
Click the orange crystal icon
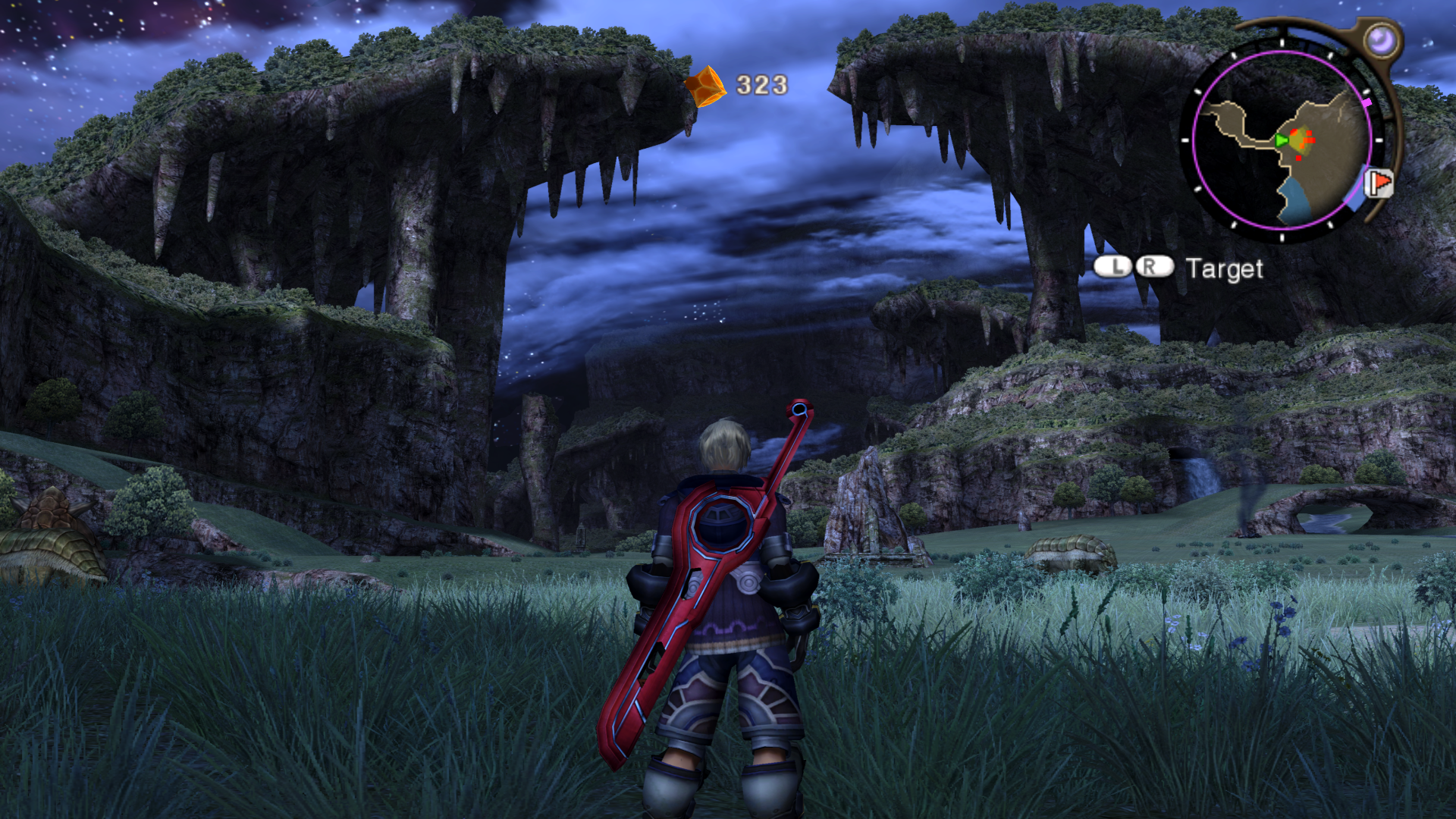tap(705, 86)
